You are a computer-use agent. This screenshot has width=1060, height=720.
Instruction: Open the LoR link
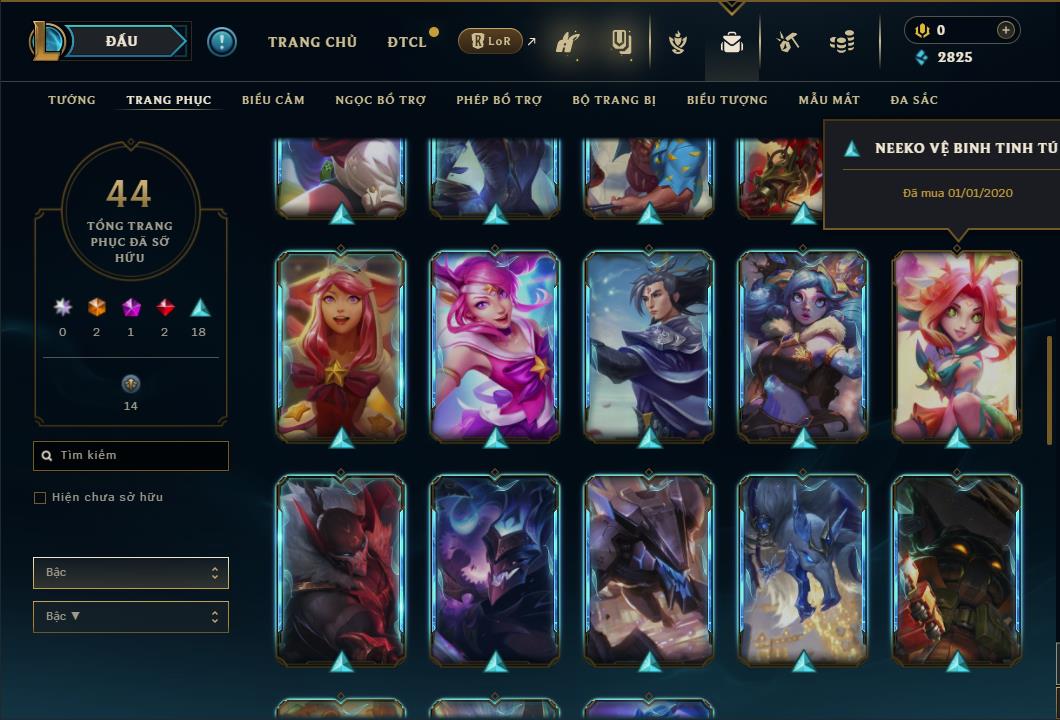coord(491,41)
